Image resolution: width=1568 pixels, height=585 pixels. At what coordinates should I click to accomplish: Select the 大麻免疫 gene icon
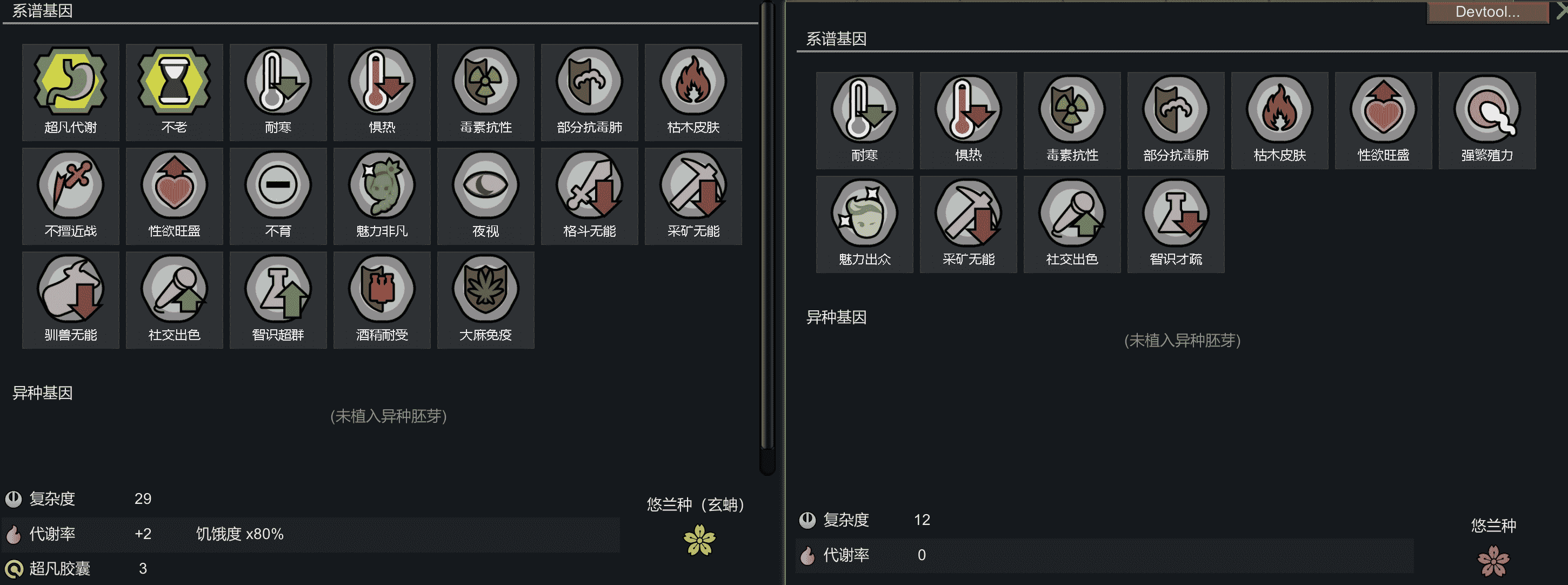click(485, 298)
